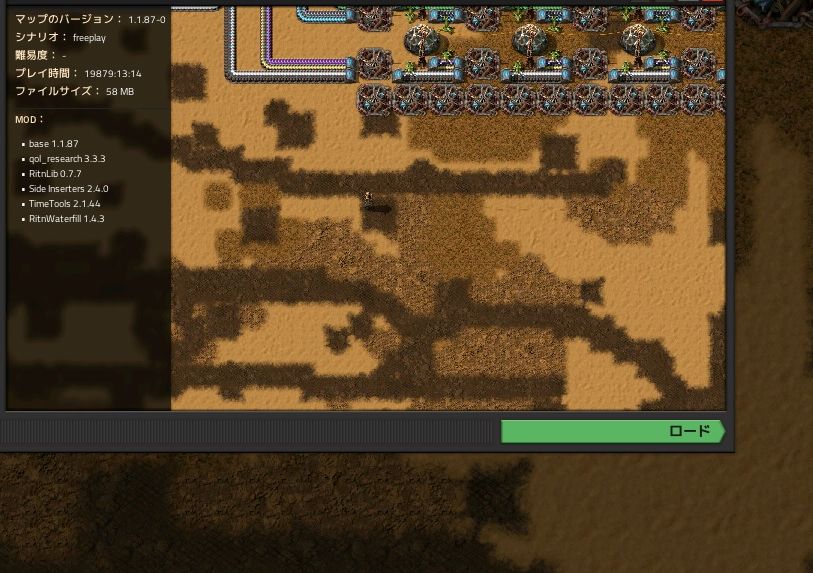Click the green ロード load button
Viewport: 813px width, 573px height.
click(x=612, y=431)
